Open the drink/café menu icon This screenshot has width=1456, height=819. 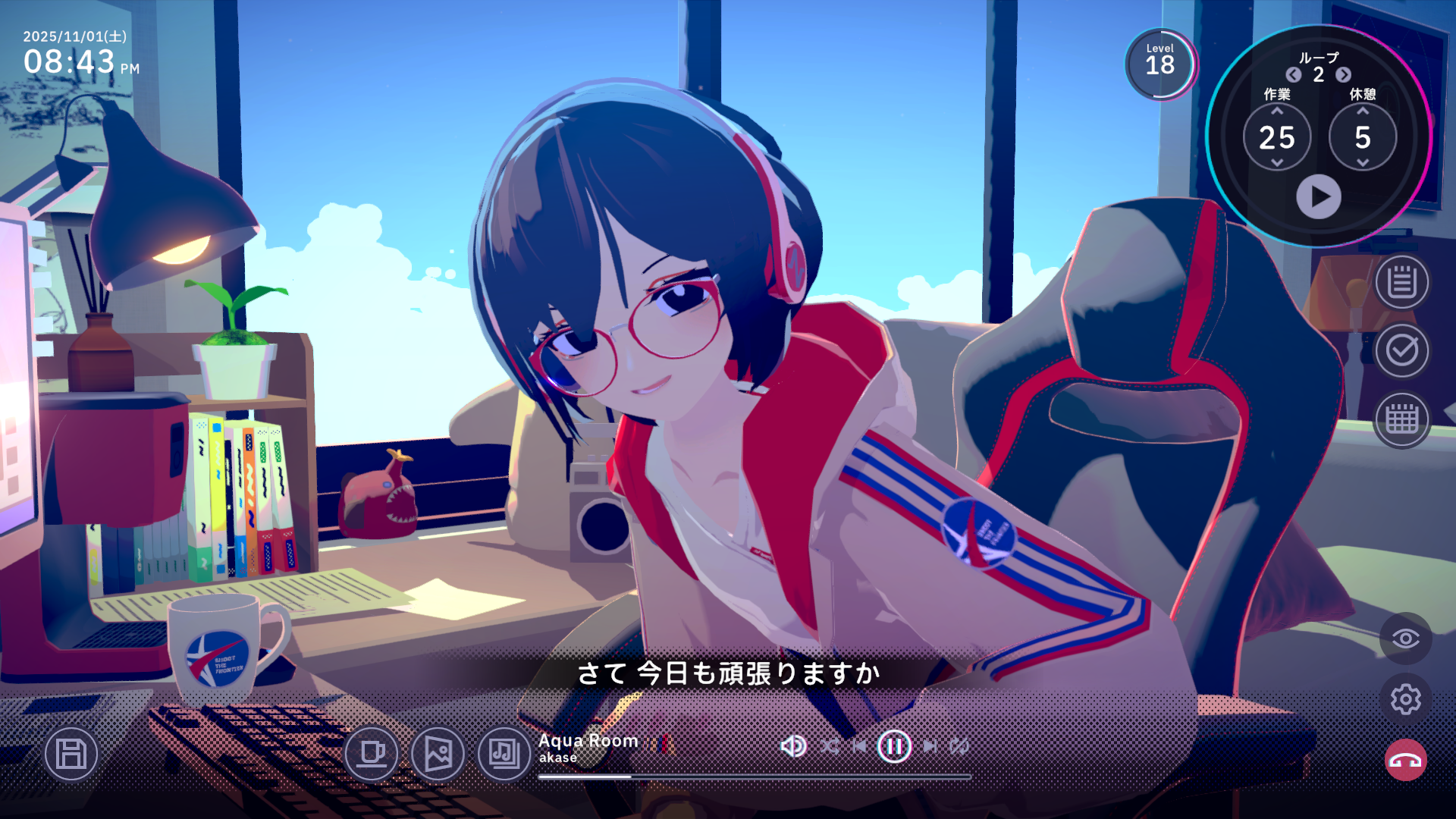372,754
